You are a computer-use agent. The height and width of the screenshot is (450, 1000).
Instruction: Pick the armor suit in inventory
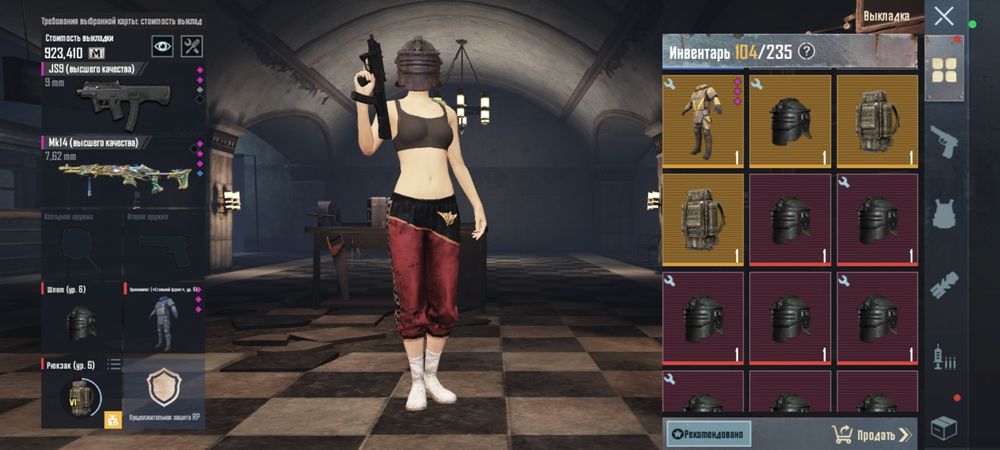pyautogui.click(x=702, y=120)
